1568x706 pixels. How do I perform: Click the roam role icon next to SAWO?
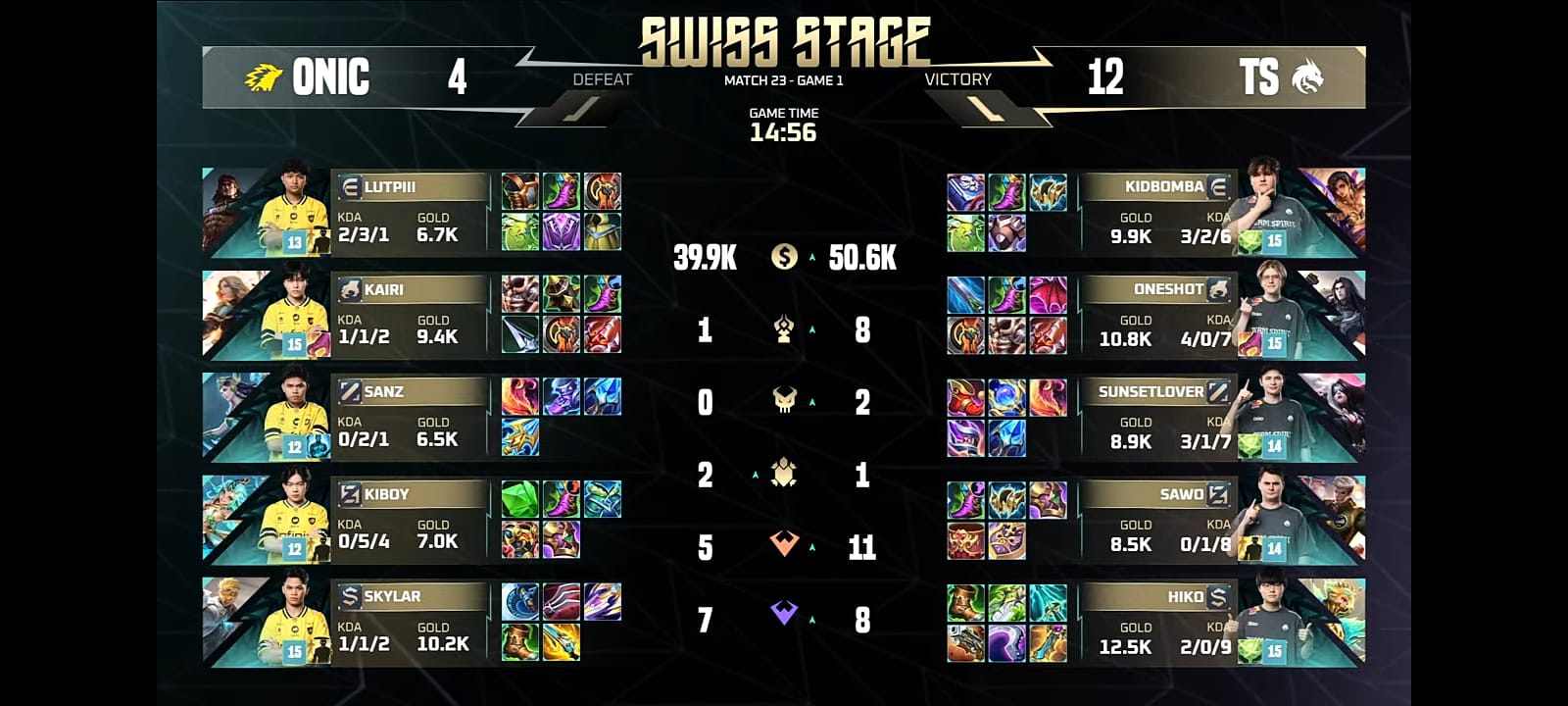[x=1216, y=496]
